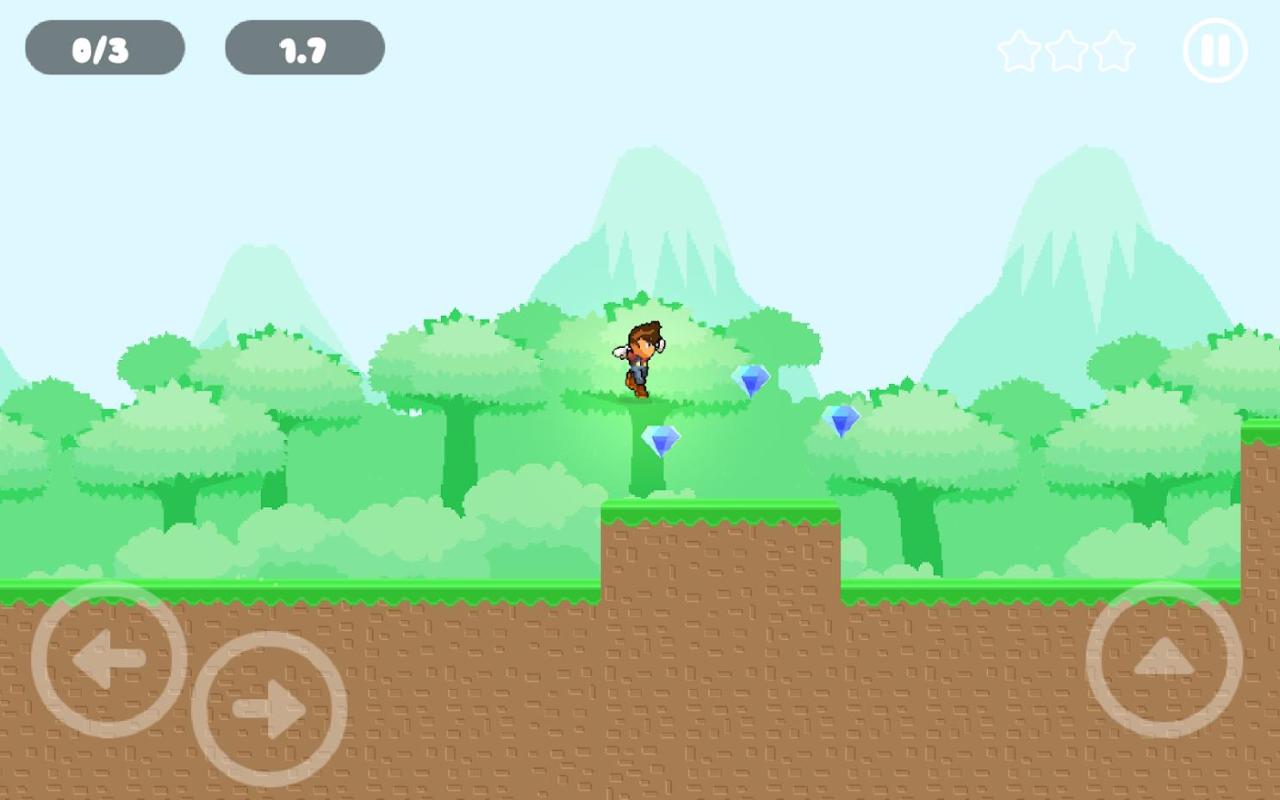Click the highest floating blue gem
Image resolution: width=1280 pixels, height=800 pixels.
click(753, 381)
